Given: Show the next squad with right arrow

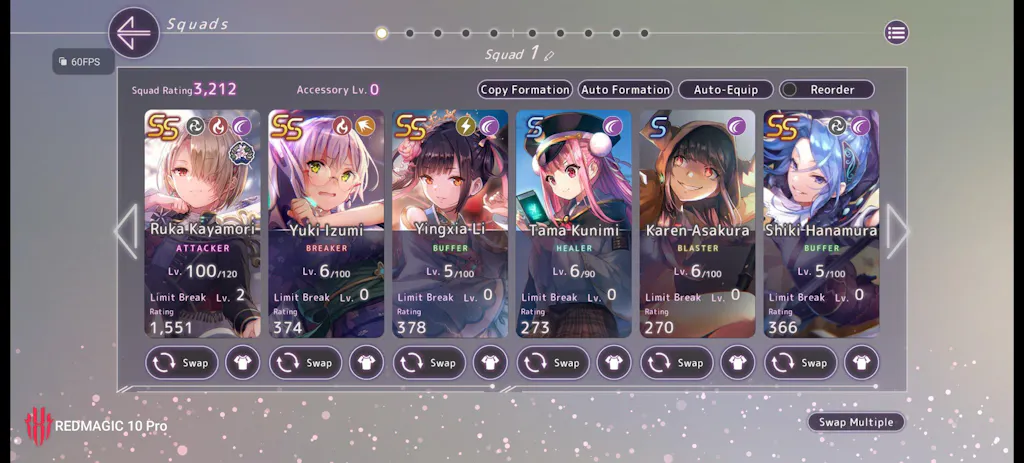Looking at the screenshot, I should click(x=897, y=232).
